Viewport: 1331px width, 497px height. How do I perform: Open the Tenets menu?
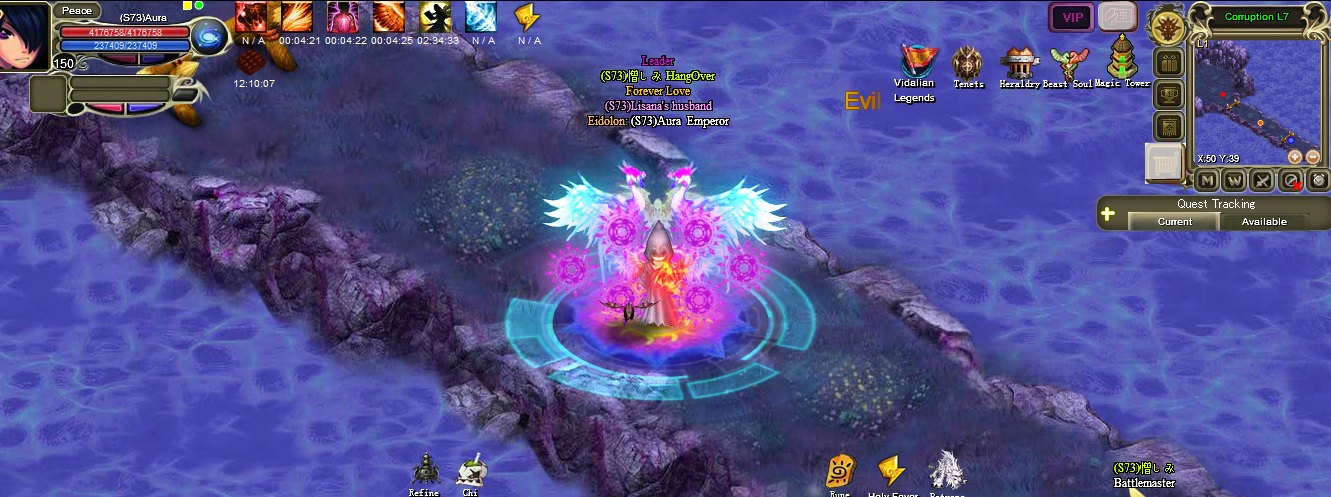967,64
